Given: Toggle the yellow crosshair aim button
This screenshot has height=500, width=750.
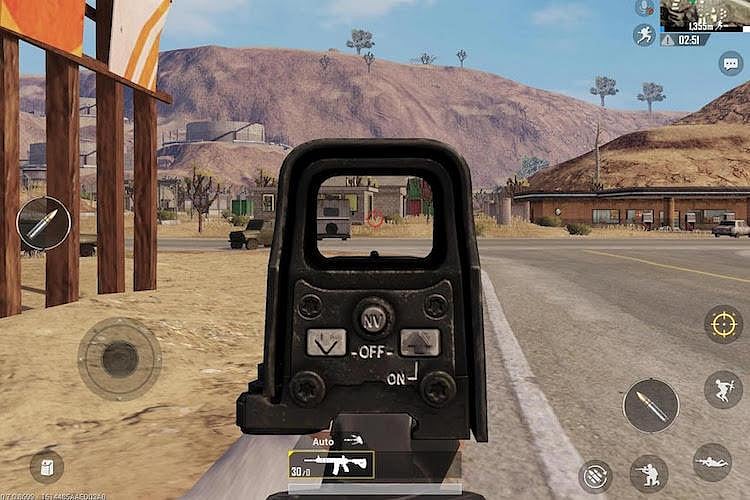Looking at the screenshot, I should (x=723, y=324).
